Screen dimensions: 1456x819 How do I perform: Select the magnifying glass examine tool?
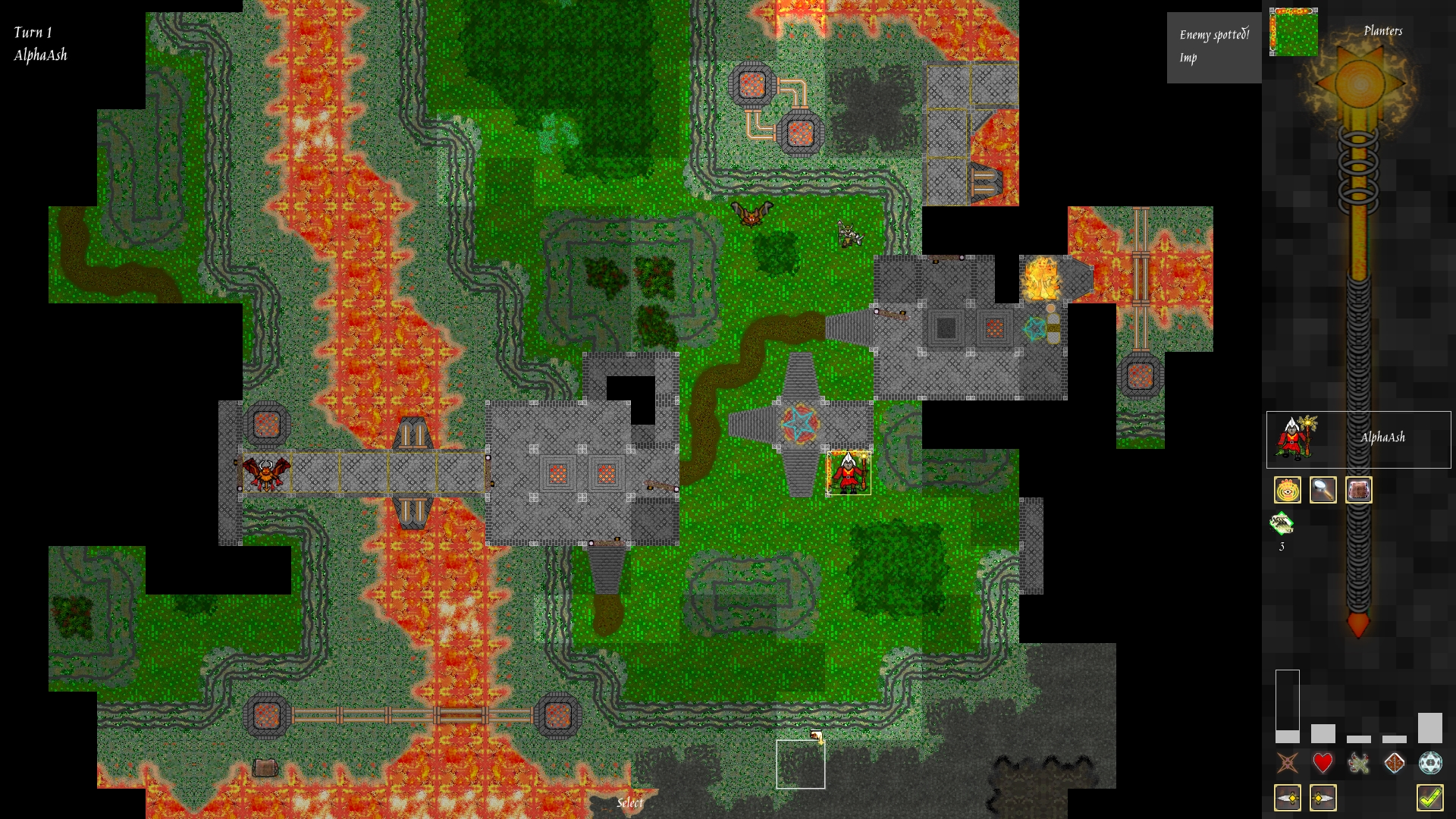pyautogui.click(x=1323, y=490)
